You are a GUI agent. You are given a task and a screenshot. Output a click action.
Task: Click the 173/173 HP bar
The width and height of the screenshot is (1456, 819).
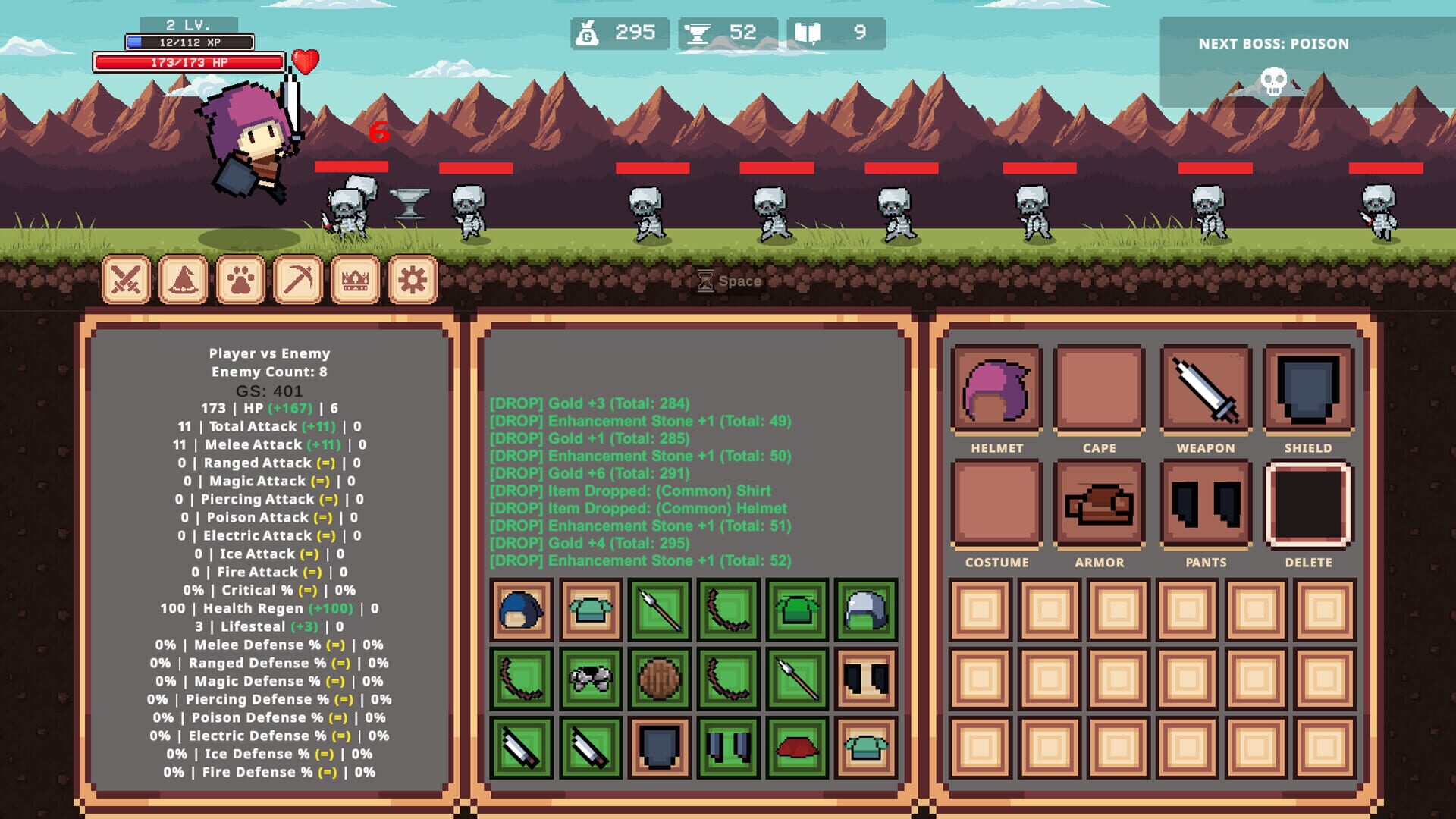coord(190,64)
